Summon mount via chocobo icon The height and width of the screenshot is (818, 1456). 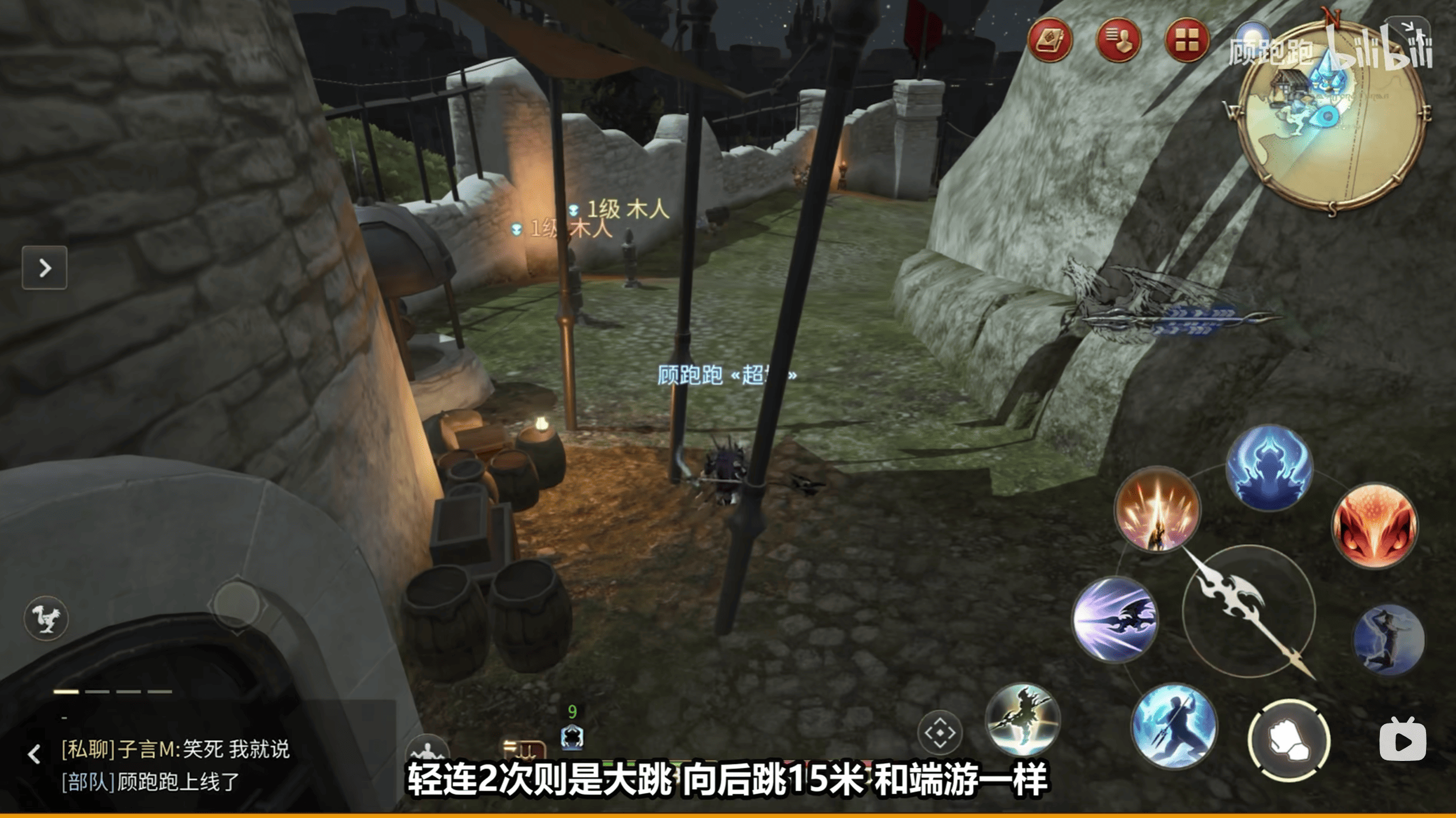click(x=46, y=618)
